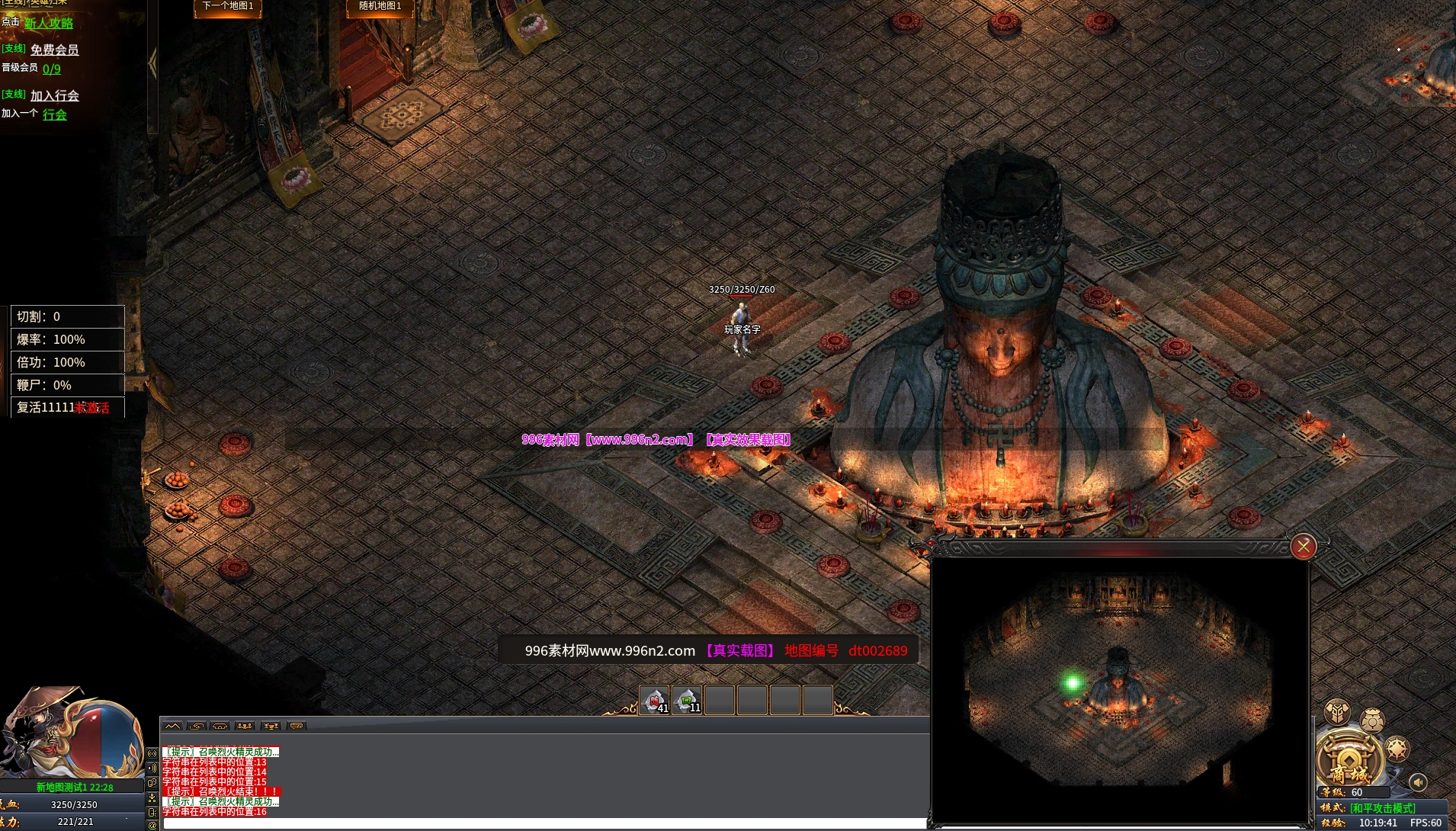Open the bag pouch icon
This screenshot has width=1456, height=831.
click(x=1372, y=720)
